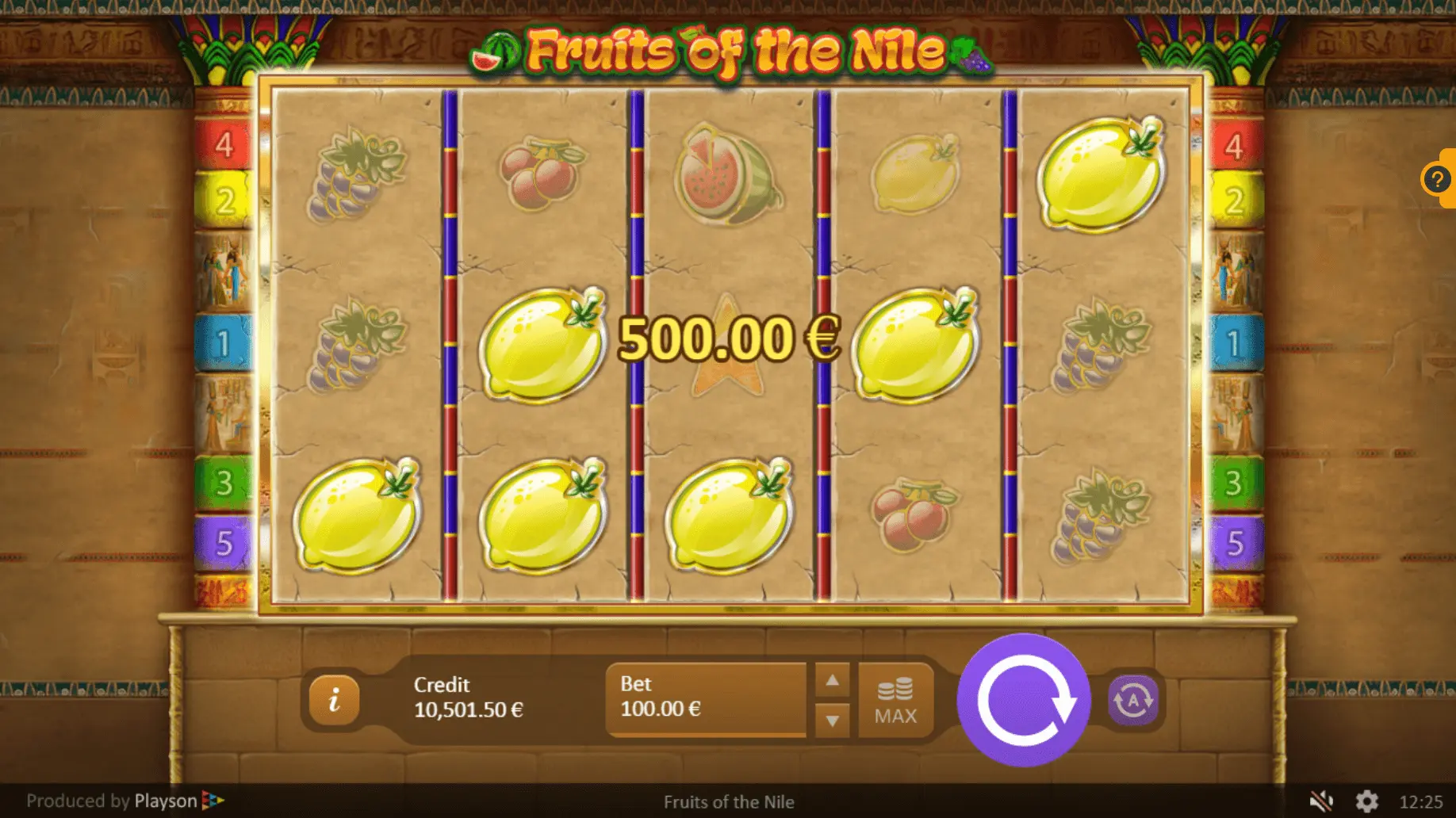Select payline 2 on the left column
1456x818 pixels.
224,201
